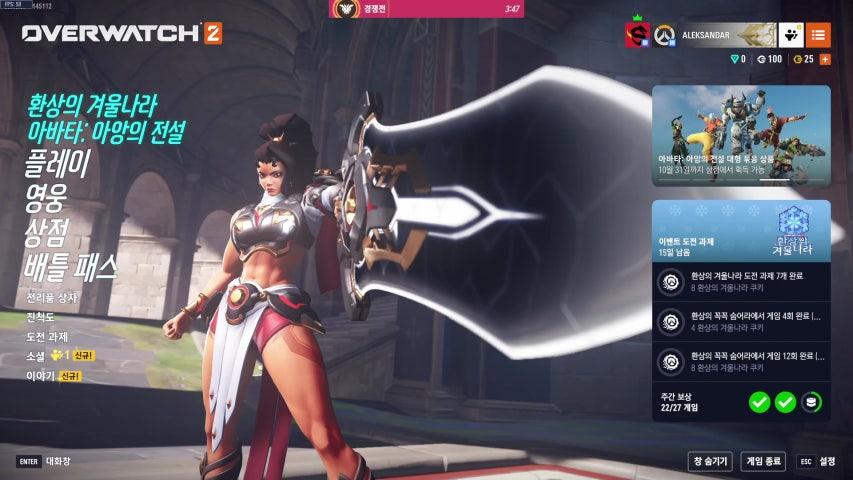The height and width of the screenshot is (480, 853).
Task: Open the 아바타: 아앙의 전설 event entry
Action: click(x=107, y=130)
